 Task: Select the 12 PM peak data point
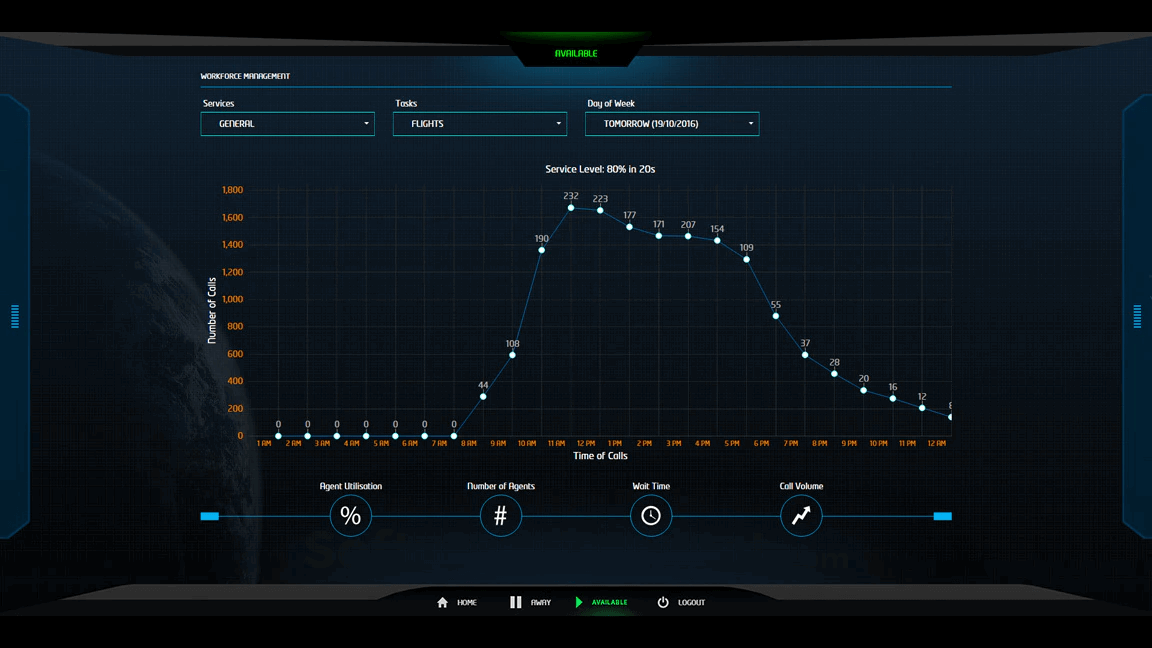[571, 208]
